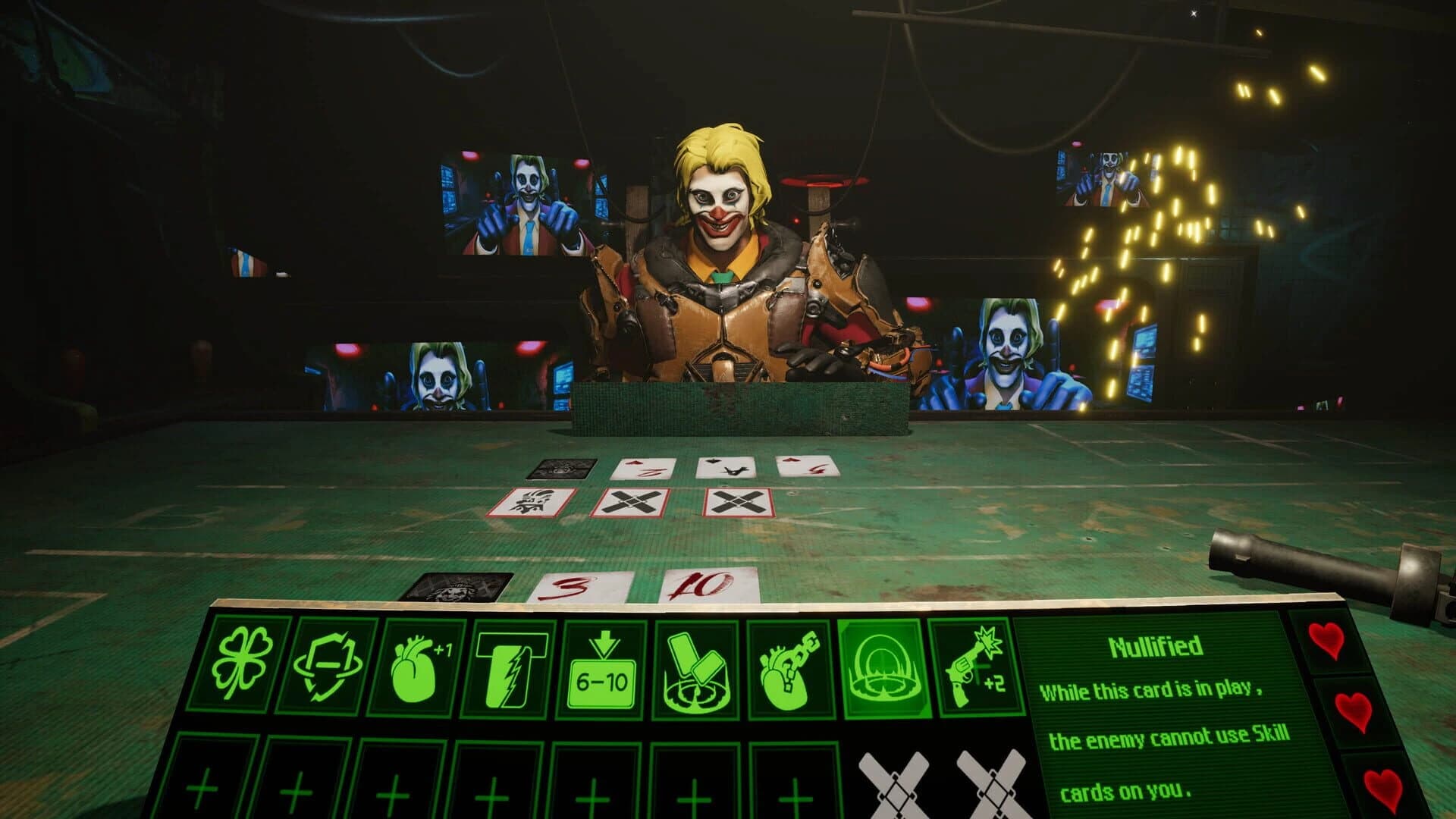Click the dealer's face-down card
1456x819 pixels.
(560, 470)
